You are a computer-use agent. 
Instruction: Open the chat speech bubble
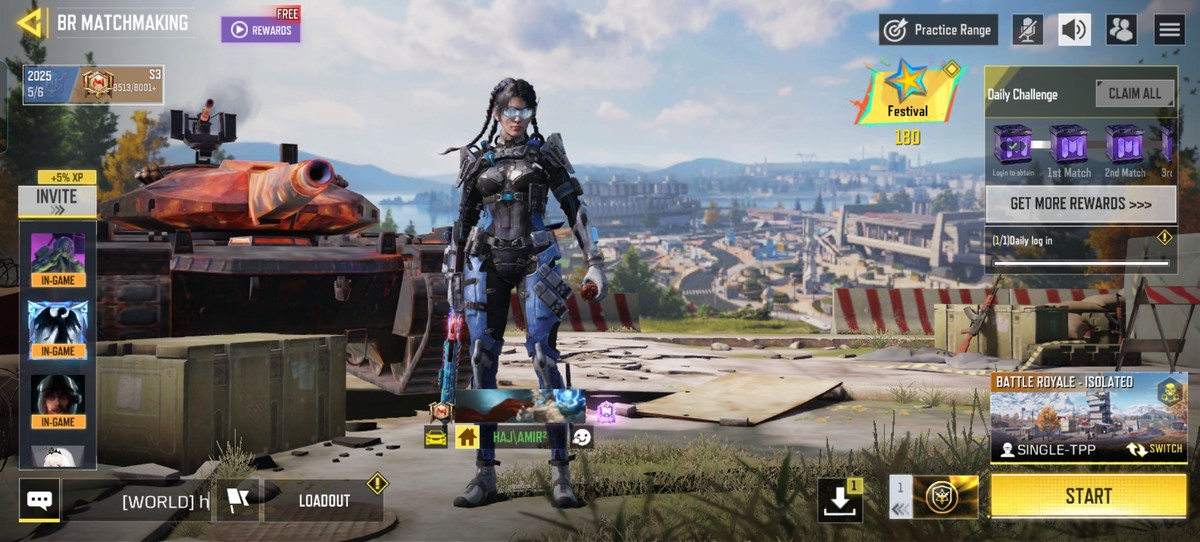pos(40,500)
